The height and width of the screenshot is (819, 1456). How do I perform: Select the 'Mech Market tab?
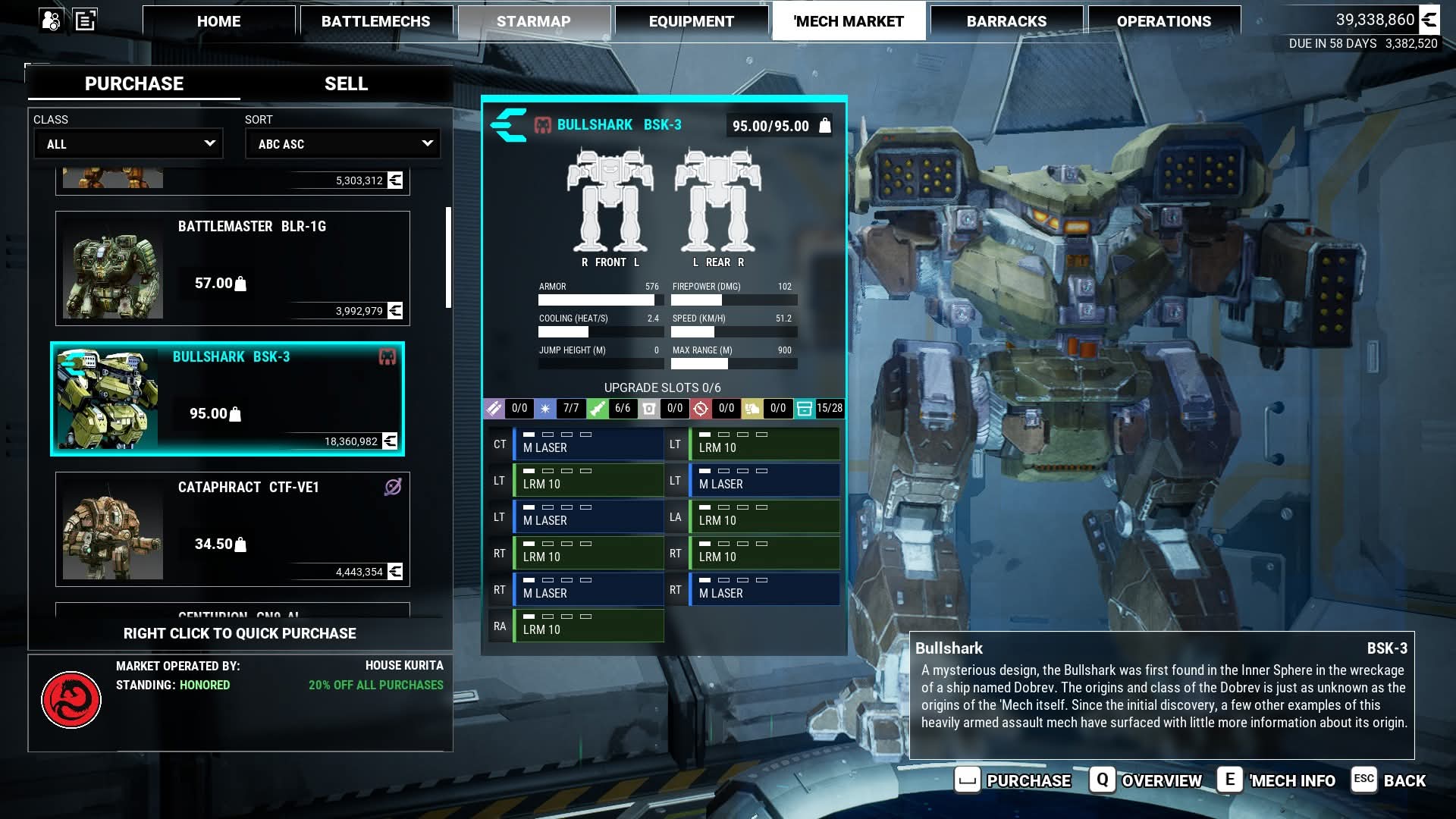point(849,21)
